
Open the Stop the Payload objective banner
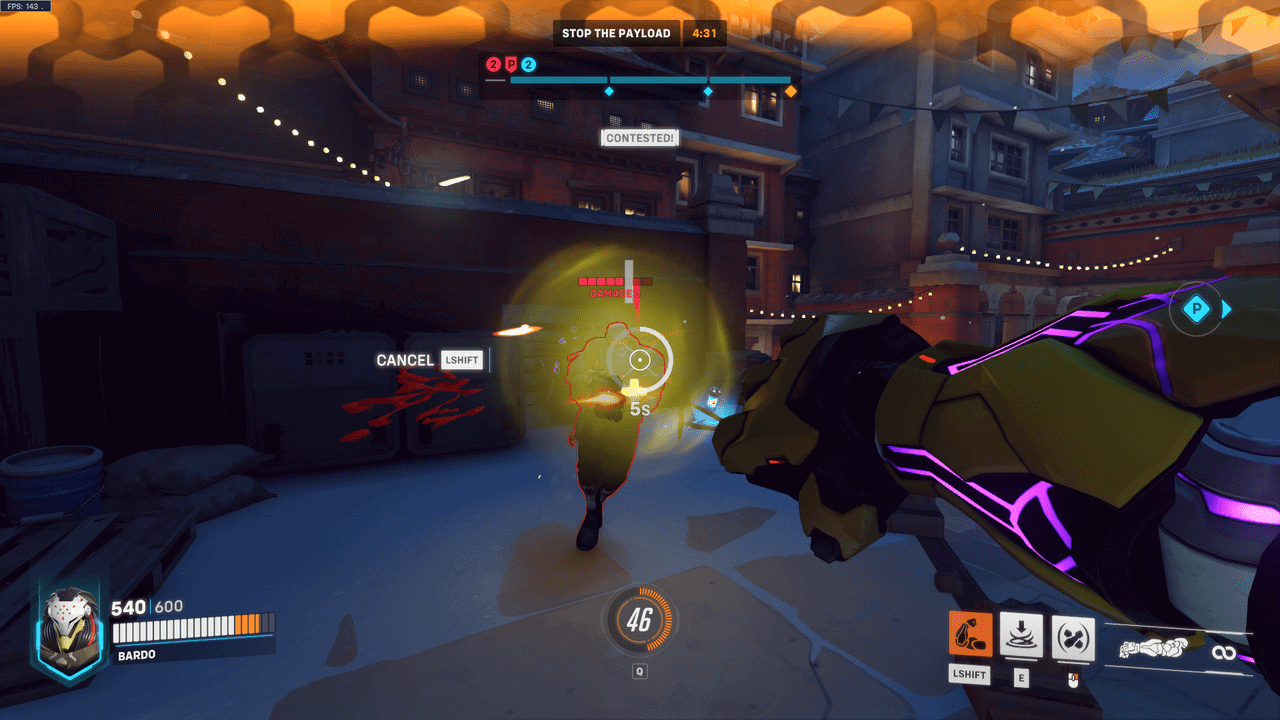pos(616,33)
